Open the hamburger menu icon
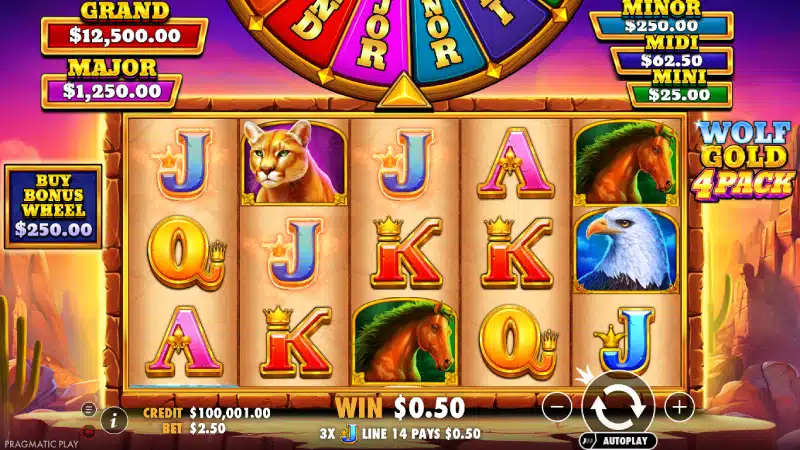 pos(88,410)
